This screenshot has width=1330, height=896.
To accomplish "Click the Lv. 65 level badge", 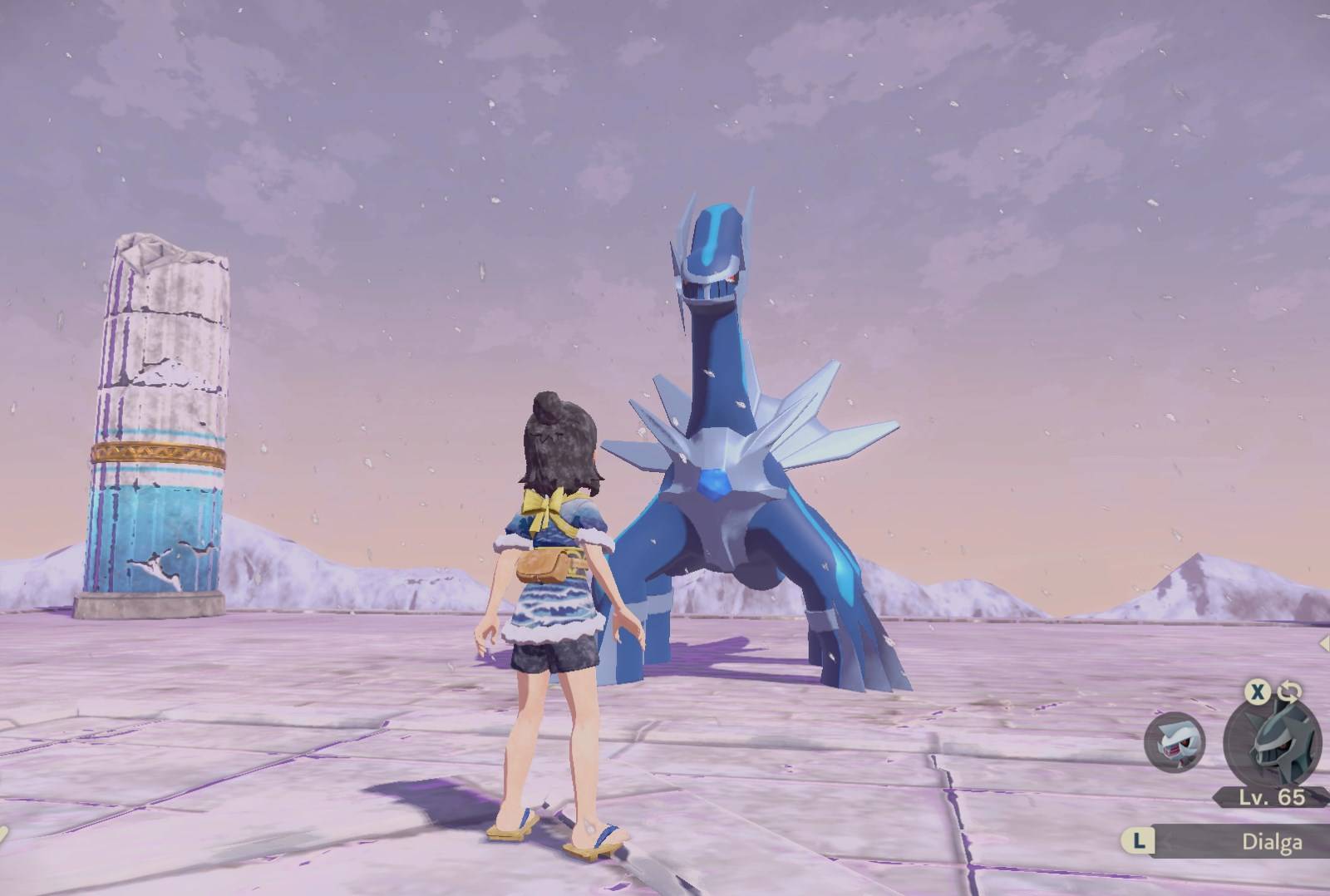I will coord(1270,796).
